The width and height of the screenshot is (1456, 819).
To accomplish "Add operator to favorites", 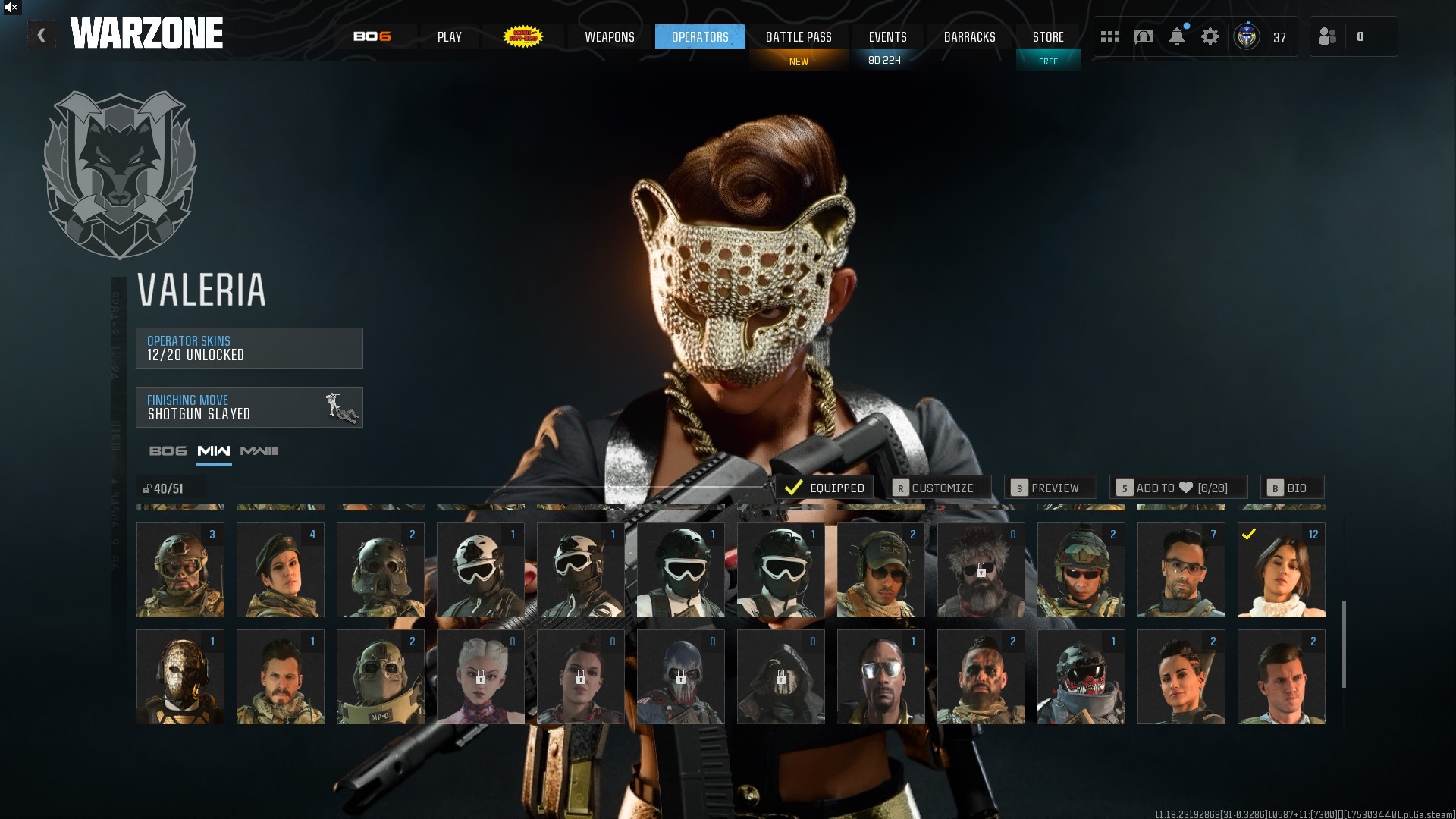I will (1178, 488).
